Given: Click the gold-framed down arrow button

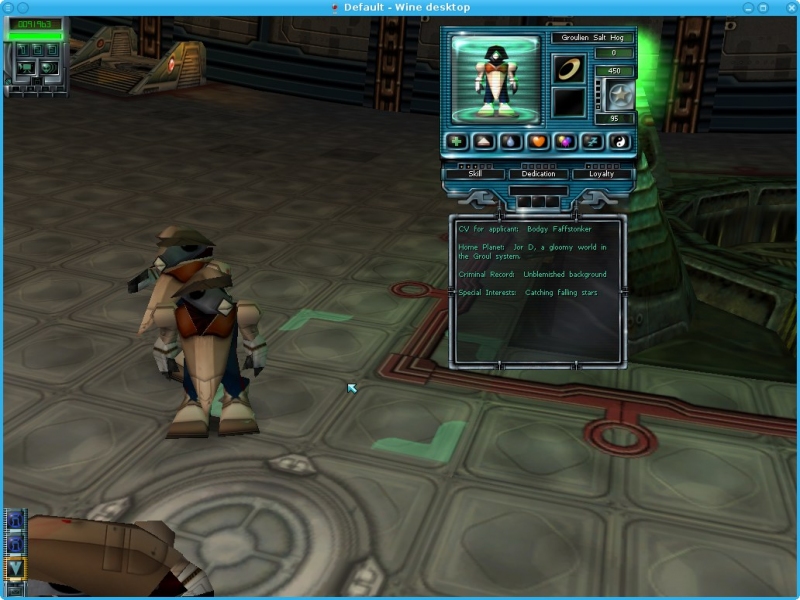Looking at the screenshot, I should 15,568.
